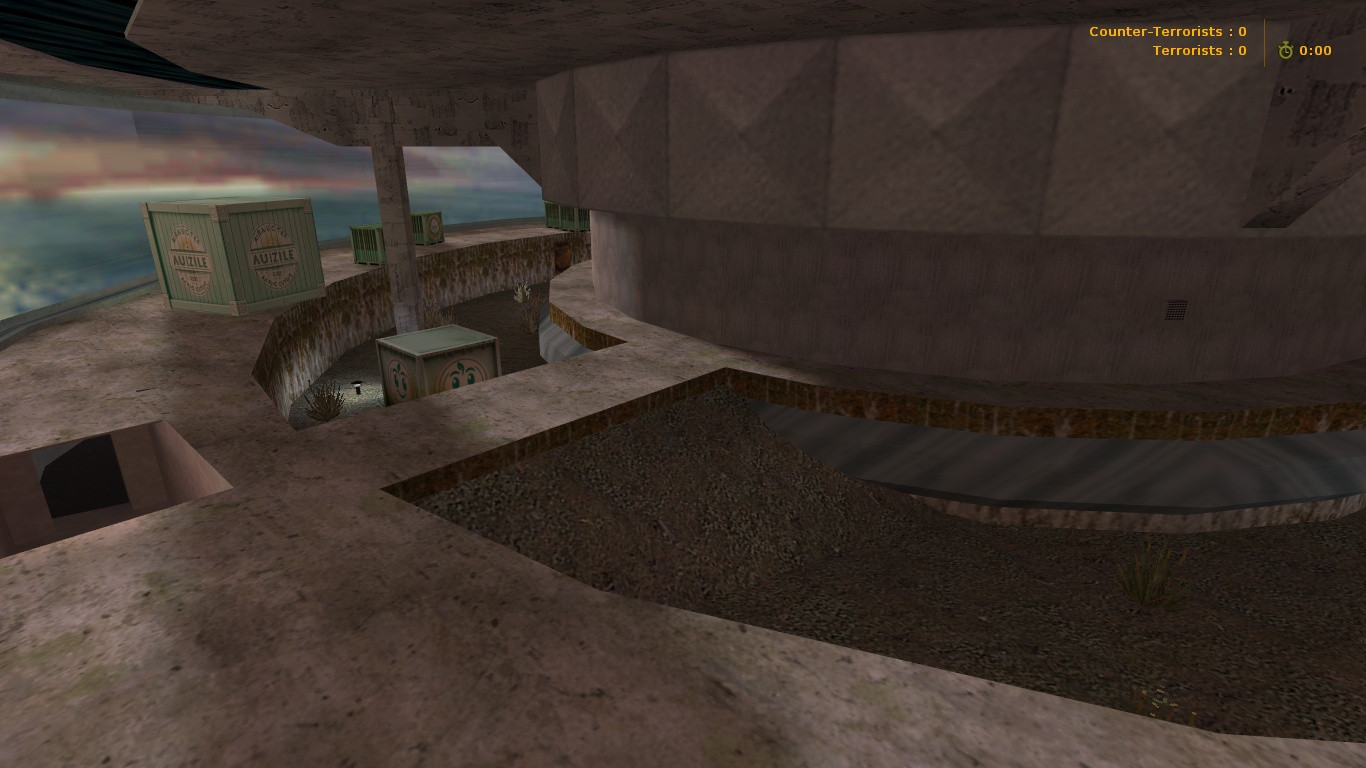Click the left eye of the crate face

point(455,380)
